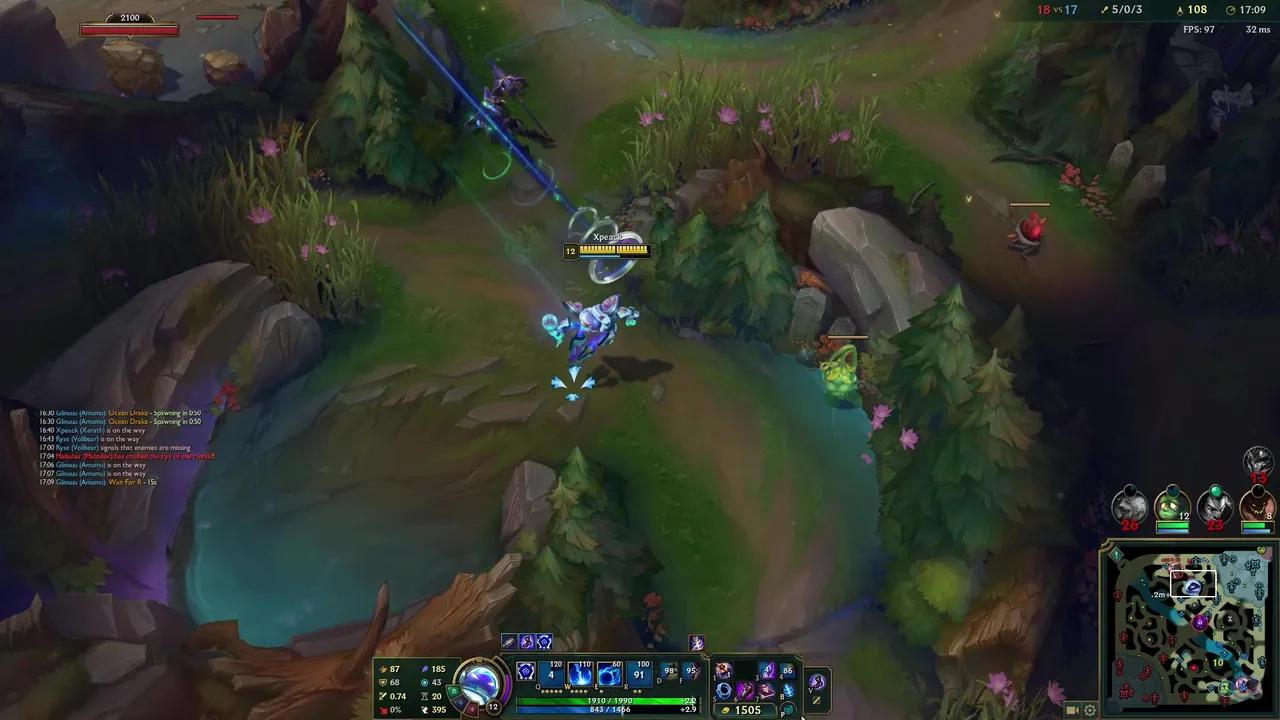Click the first item slot in the inventory
Viewport: 1280px width, 720px height.
[723, 670]
